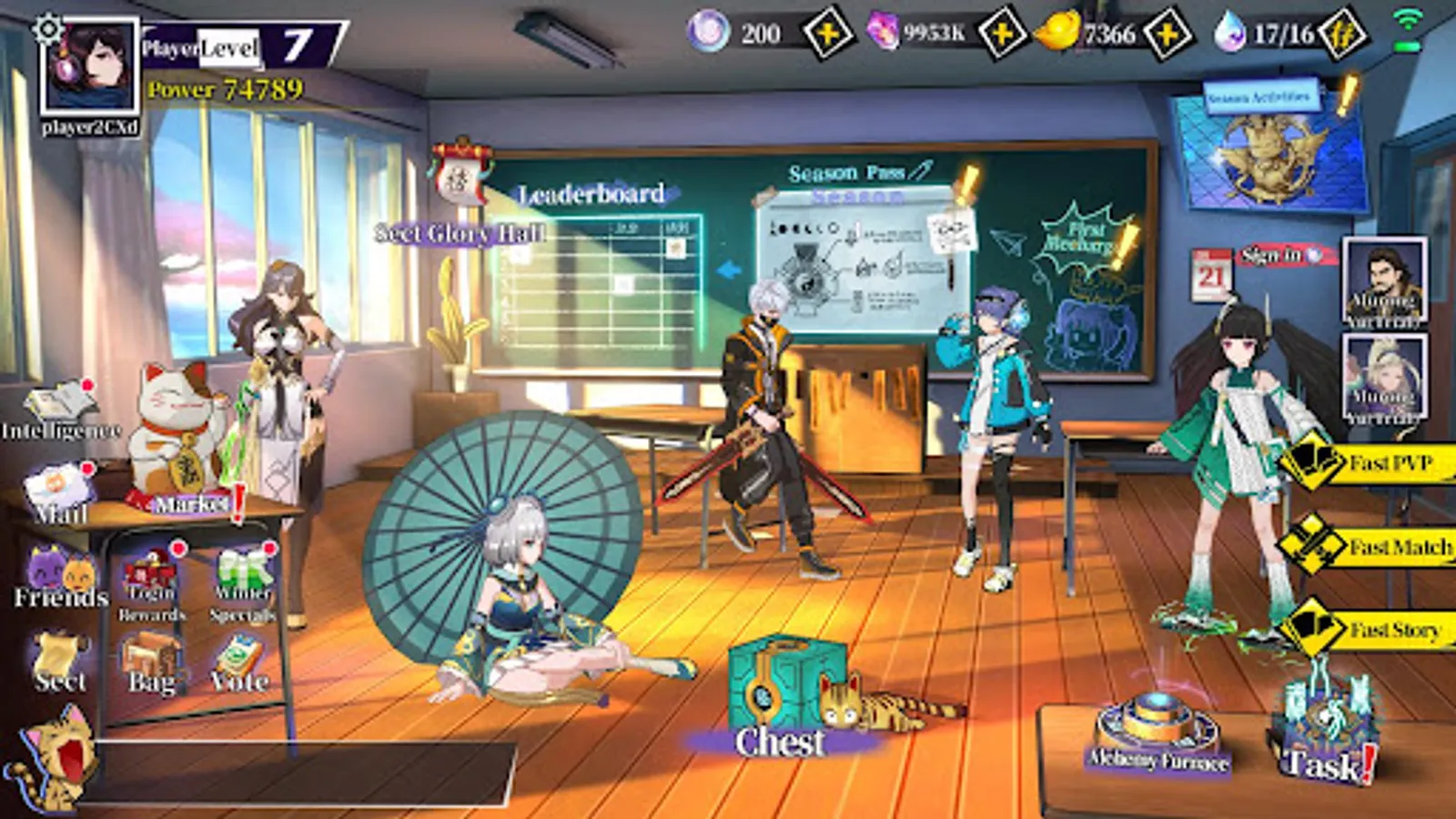Image resolution: width=1456 pixels, height=819 pixels.
Task: Open the Sign in calendar
Action: (1272, 257)
